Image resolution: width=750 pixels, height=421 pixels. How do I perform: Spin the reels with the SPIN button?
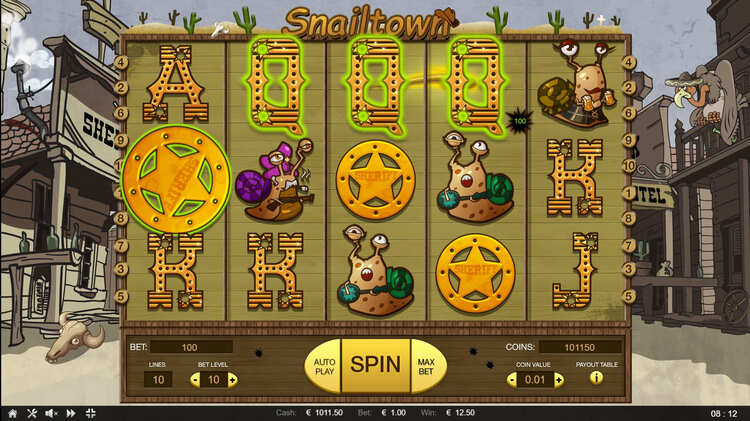375,364
